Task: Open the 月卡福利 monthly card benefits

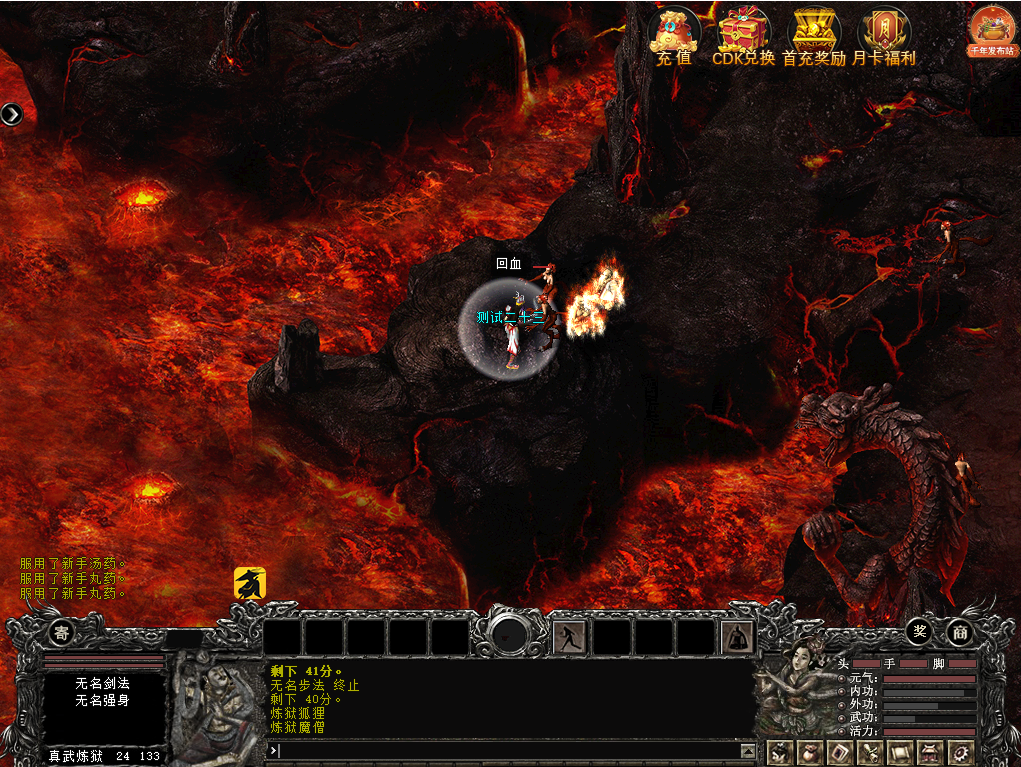Action: [x=883, y=33]
